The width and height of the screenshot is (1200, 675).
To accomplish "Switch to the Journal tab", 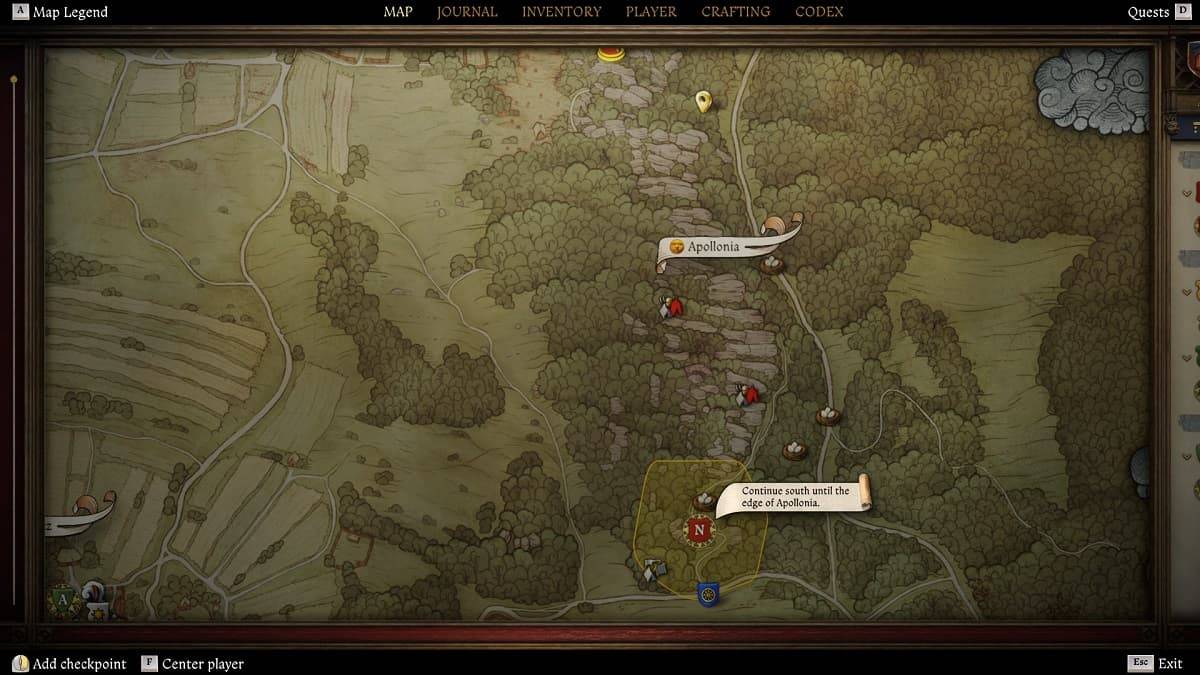I will coord(467,12).
